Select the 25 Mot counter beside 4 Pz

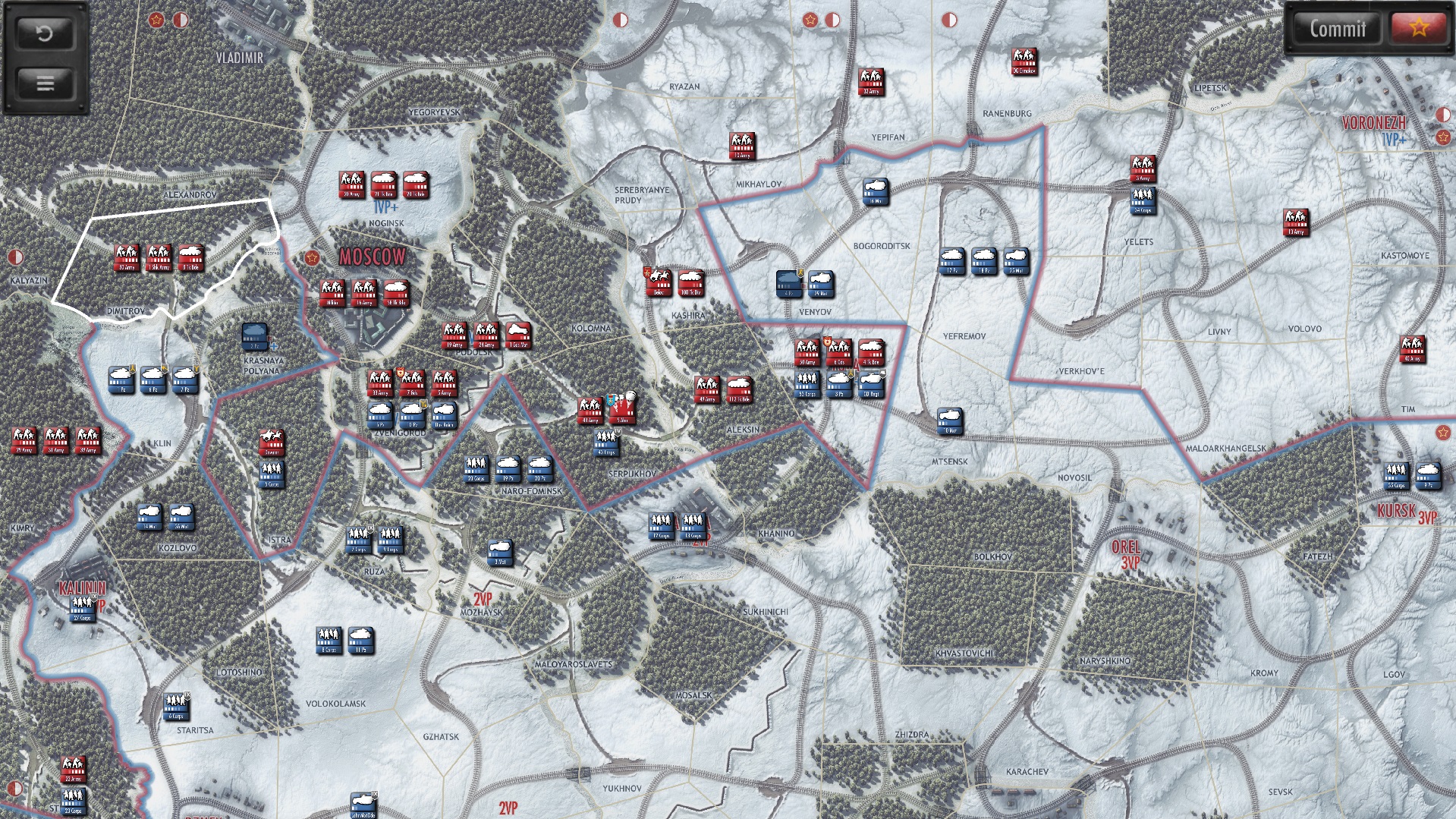point(821,284)
